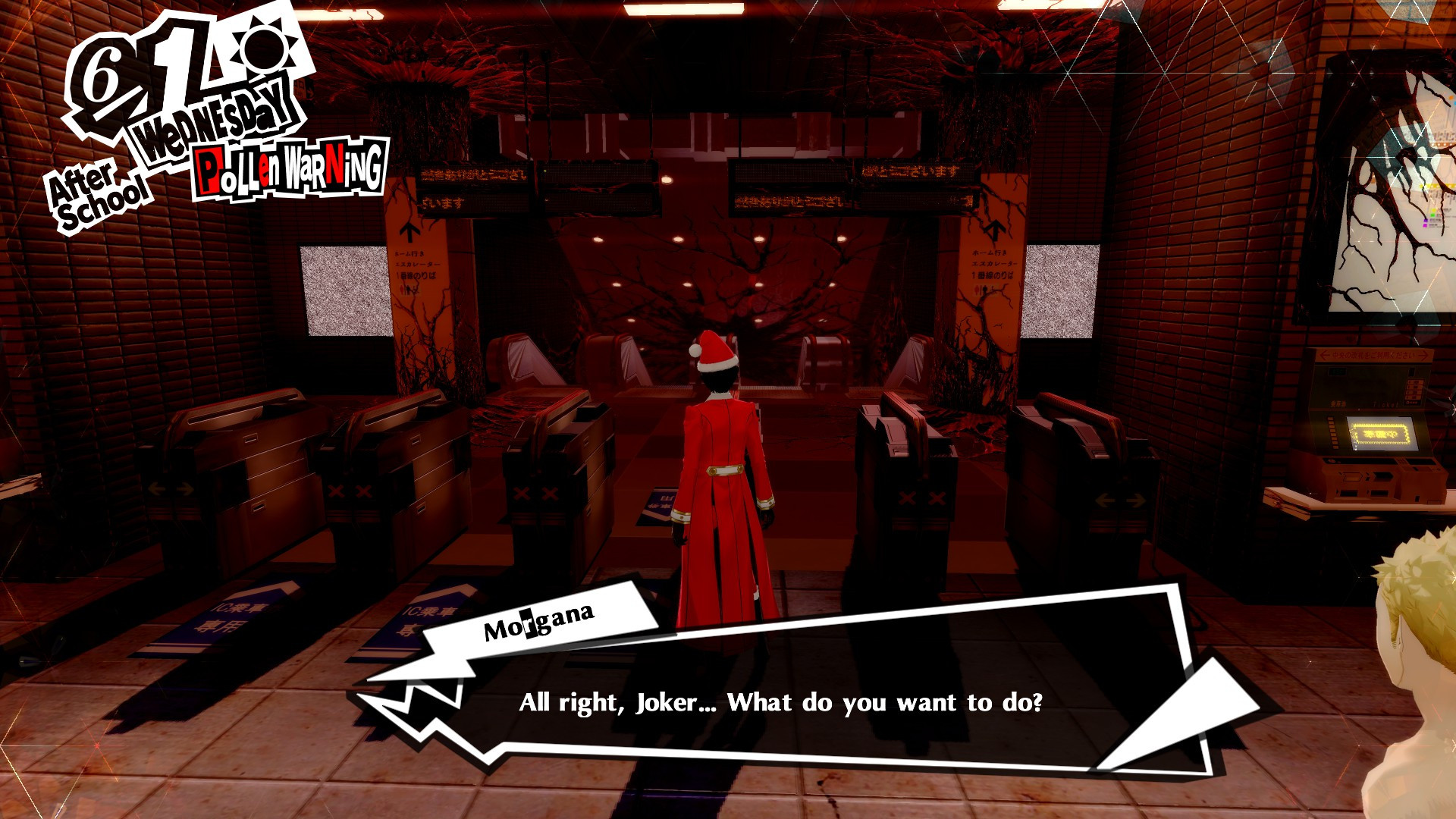
Task: Click the dialogue text from Morgana
Action: coord(781,704)
